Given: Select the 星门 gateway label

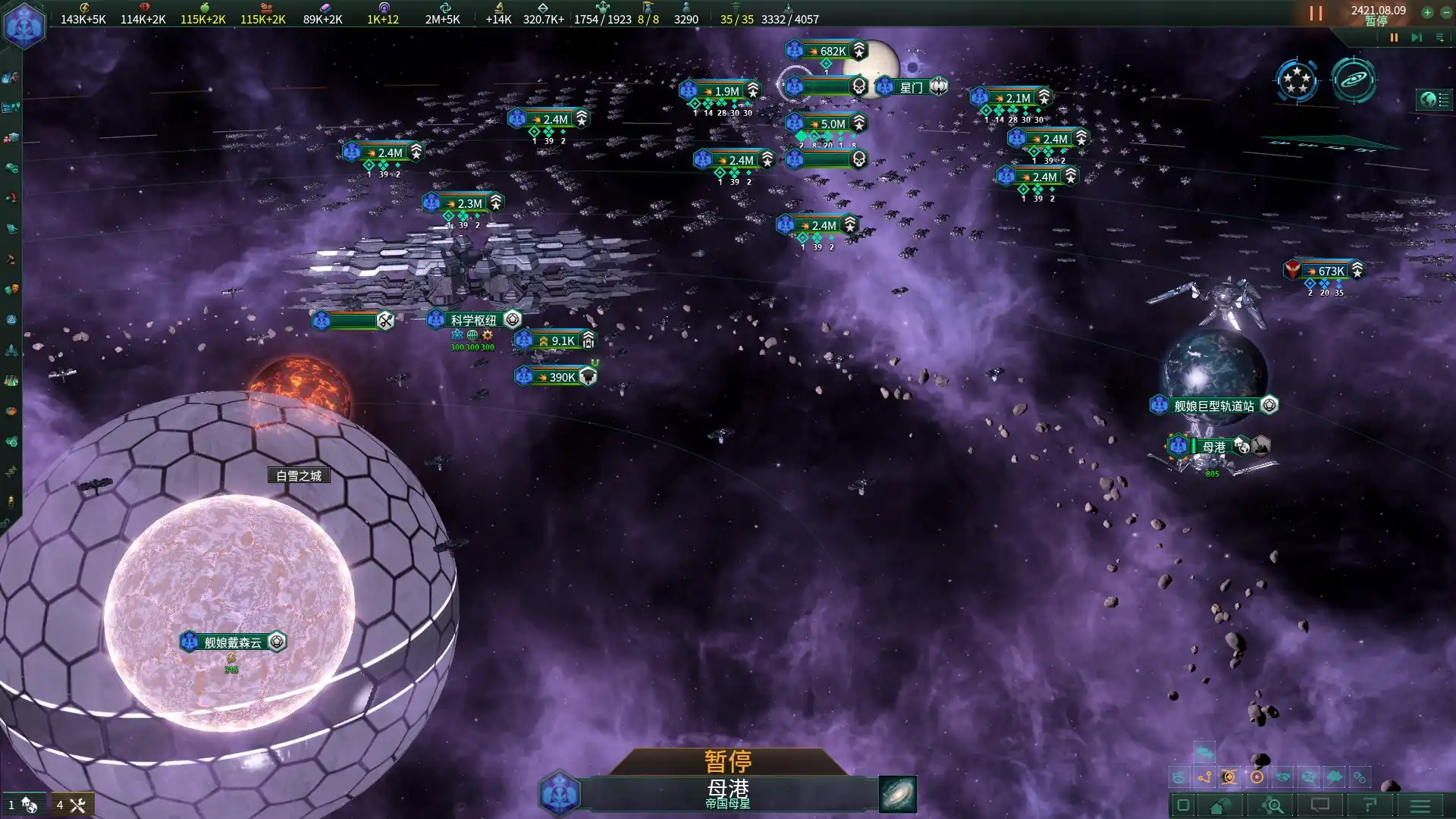Looking at the screenshot, I should tap(912, 87).
